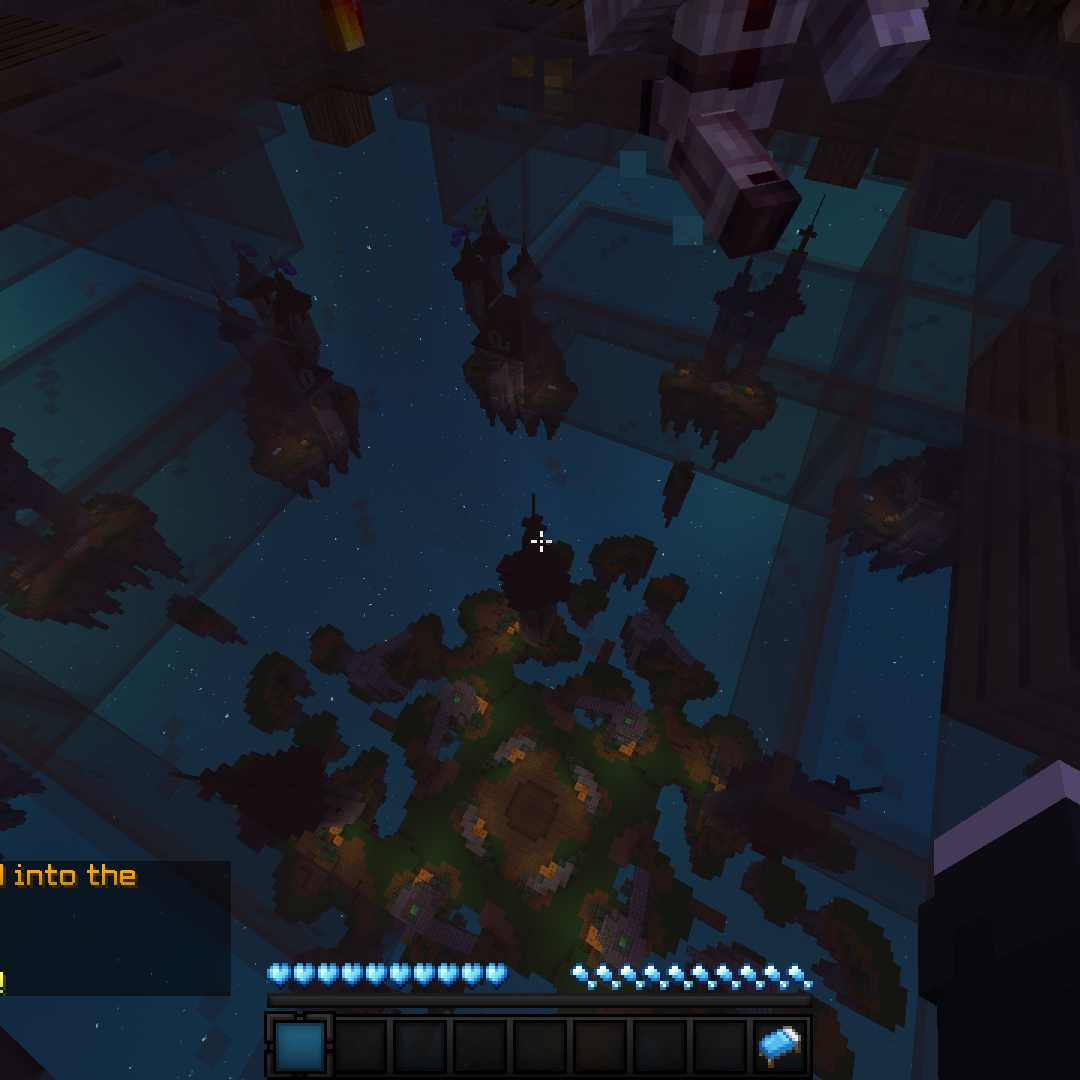Select the blue bed hotbar slot

click(x=780, y=1046)
